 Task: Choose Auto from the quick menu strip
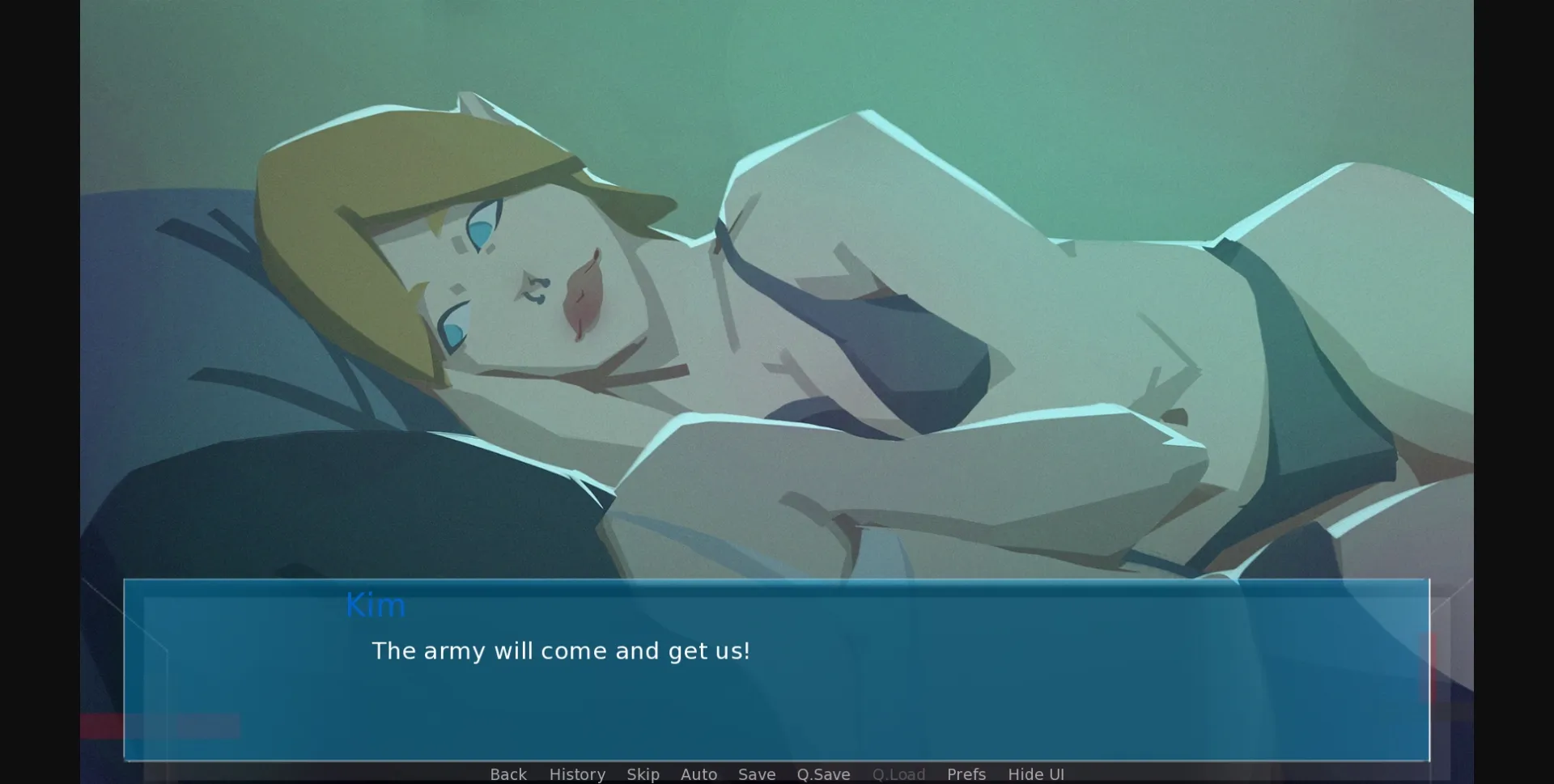click(698, 774)
